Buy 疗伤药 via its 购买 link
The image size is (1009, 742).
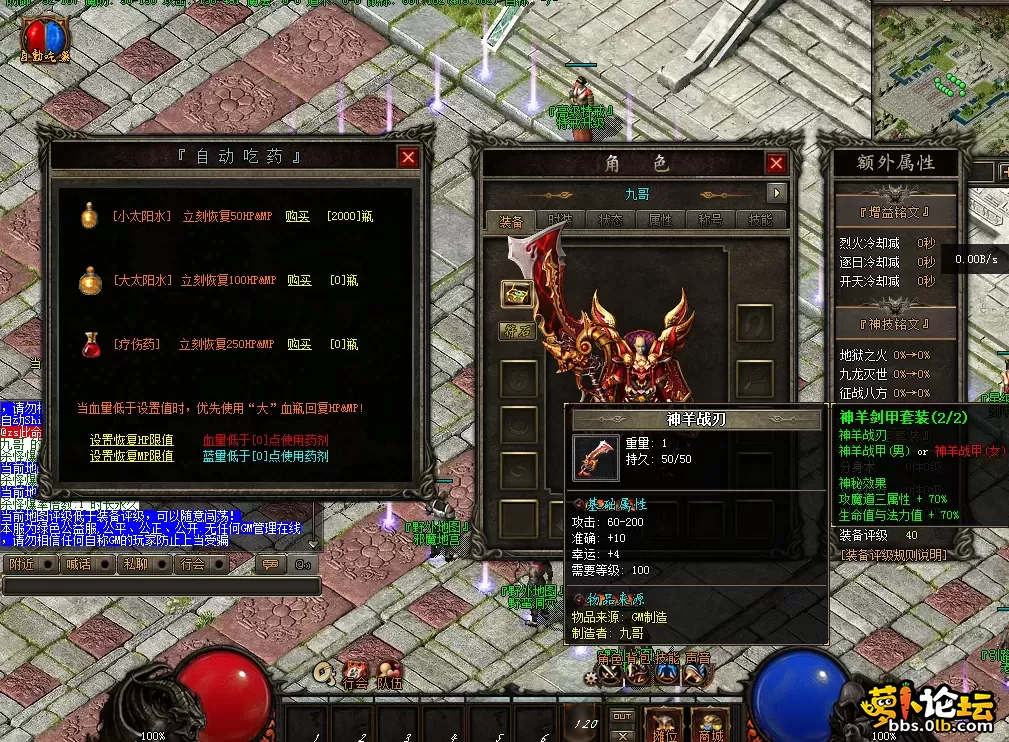299,345
